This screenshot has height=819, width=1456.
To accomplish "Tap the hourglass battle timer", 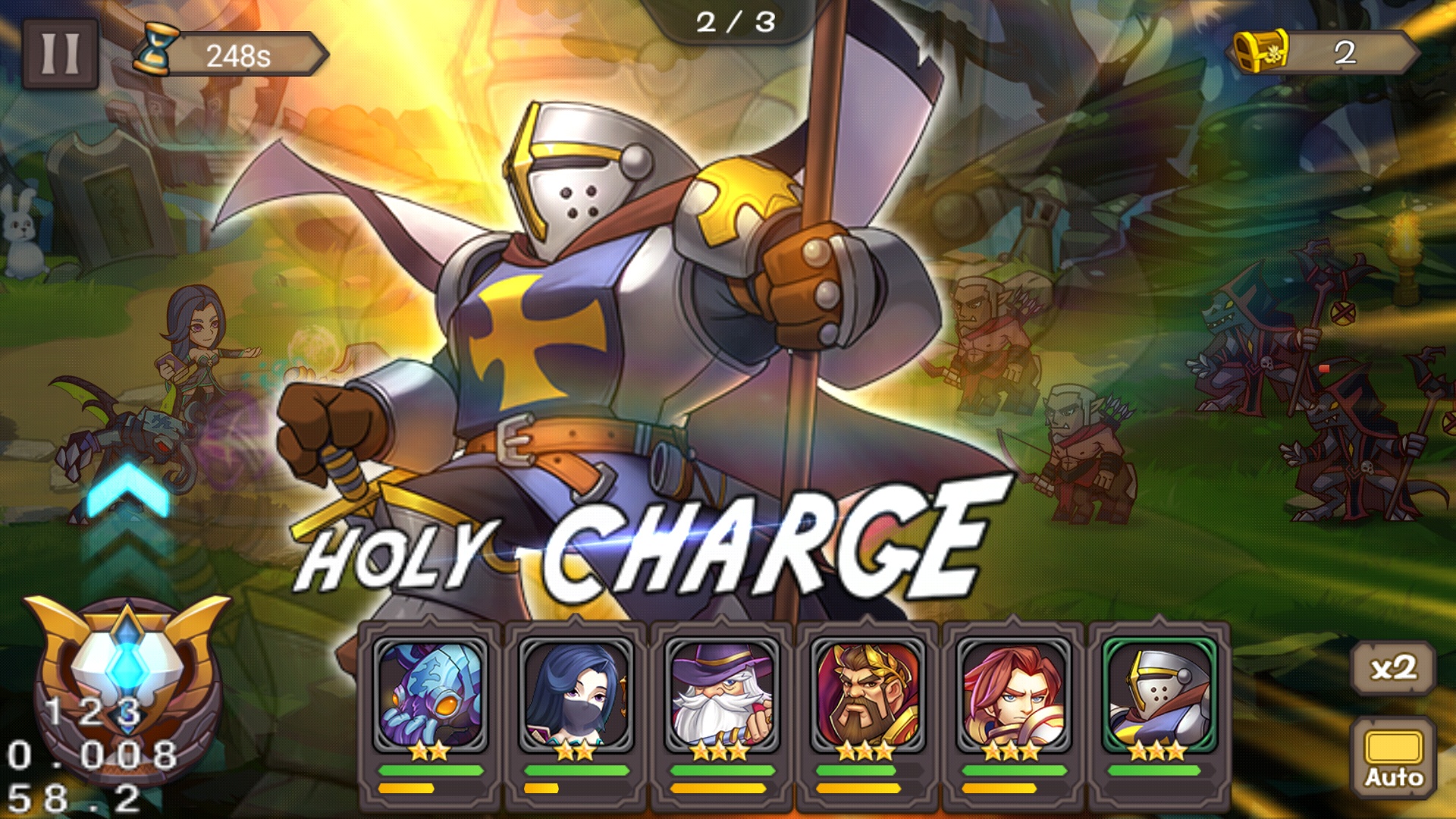I will click(157, 51).
